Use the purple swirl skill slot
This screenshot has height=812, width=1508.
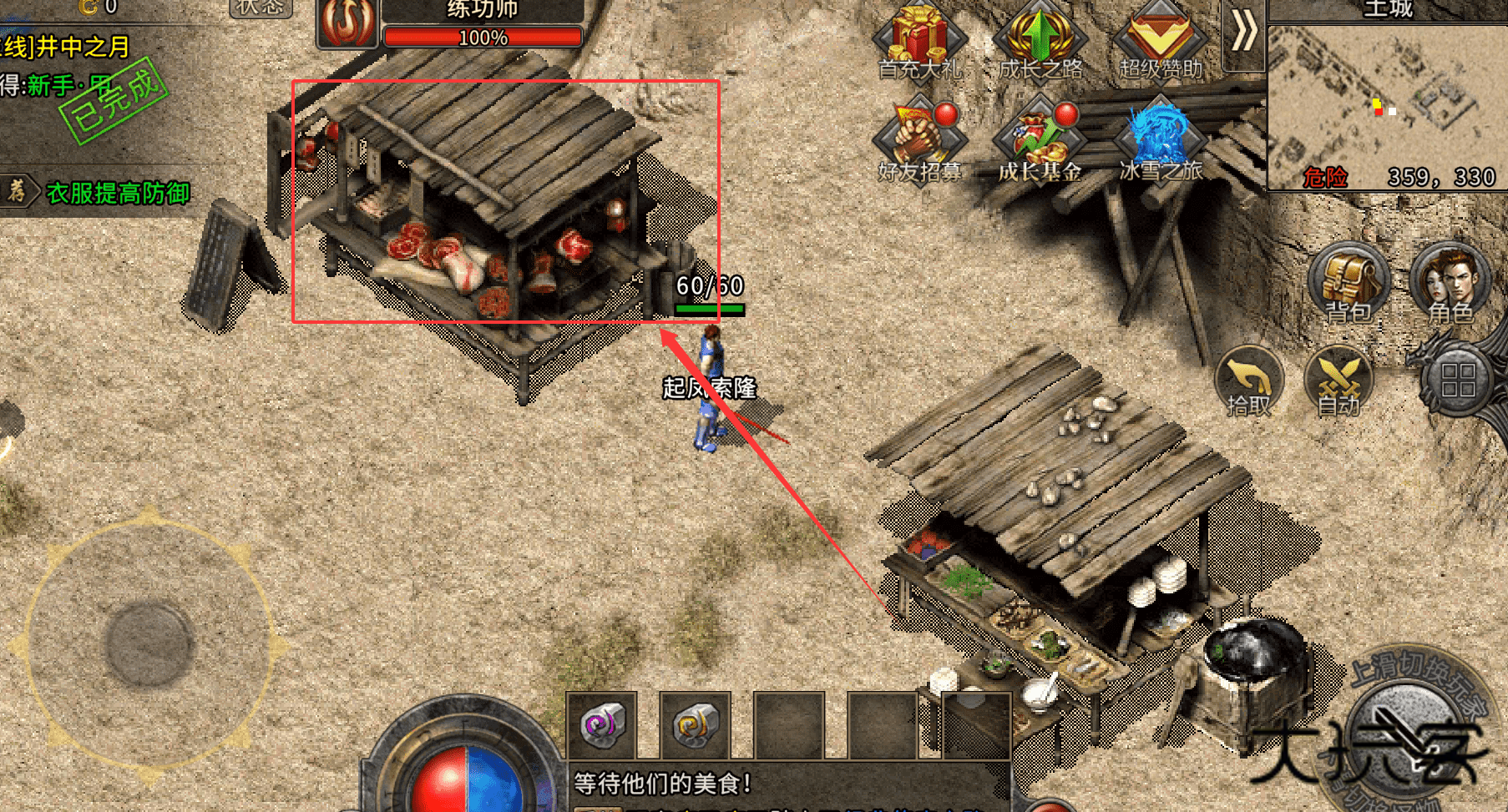pyautogui.click(x=602, y=724)
